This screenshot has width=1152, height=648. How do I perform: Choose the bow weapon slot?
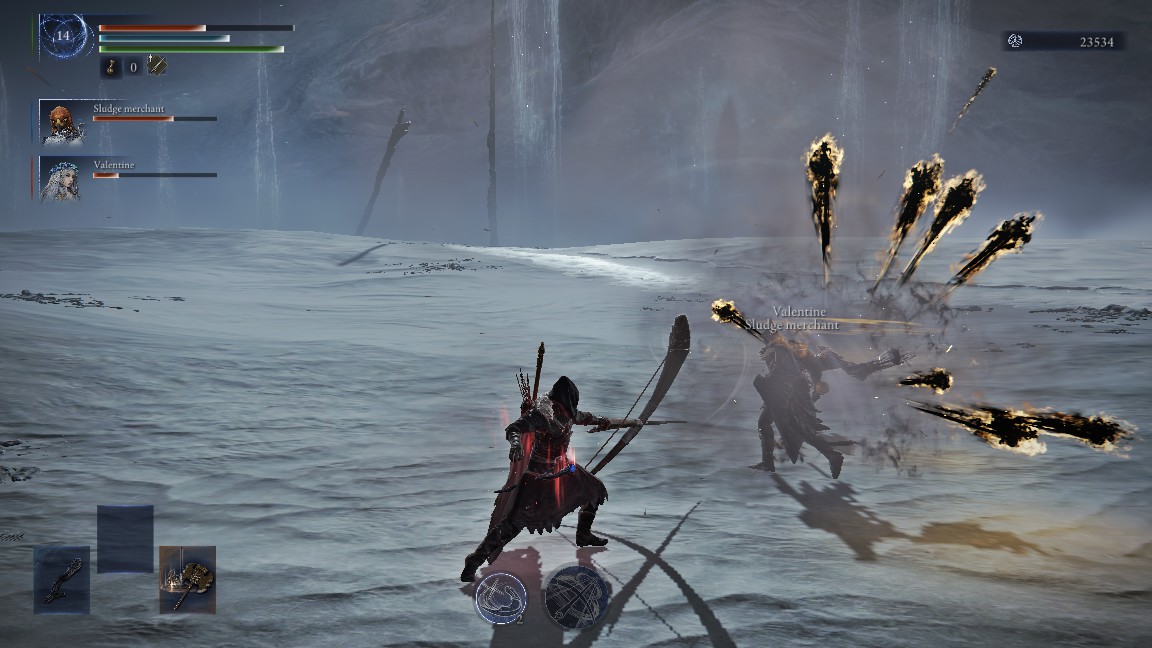(x=62, y=579)
